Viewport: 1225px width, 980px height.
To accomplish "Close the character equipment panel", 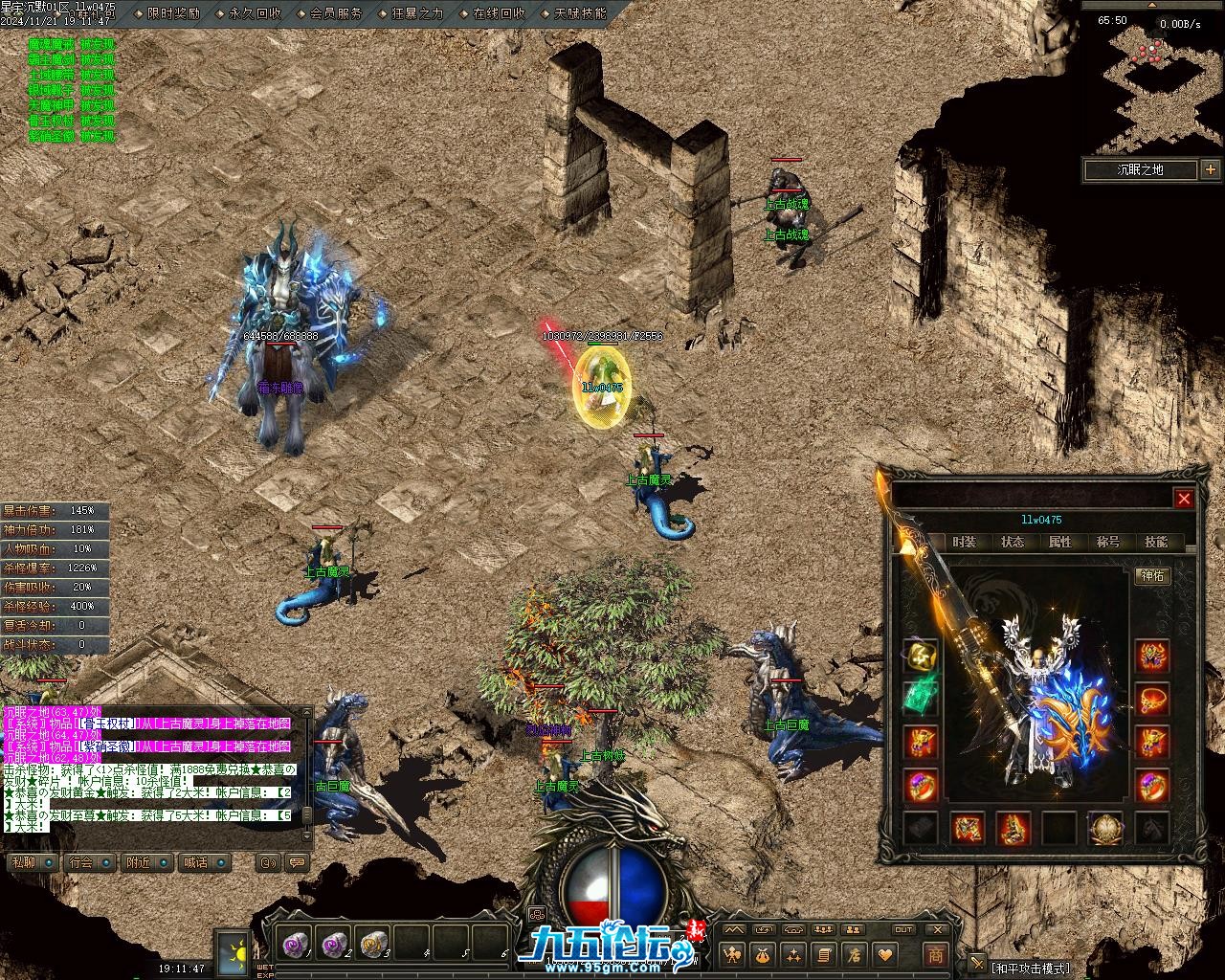I will tap(1184, 499).
